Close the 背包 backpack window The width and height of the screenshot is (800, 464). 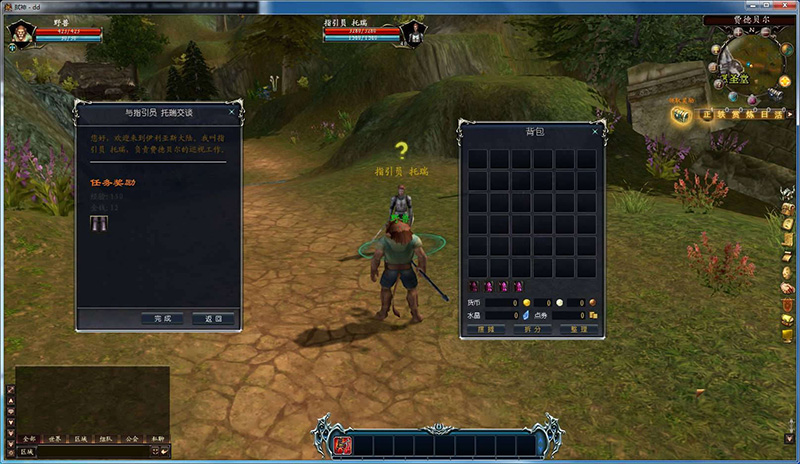click(597, 130)
